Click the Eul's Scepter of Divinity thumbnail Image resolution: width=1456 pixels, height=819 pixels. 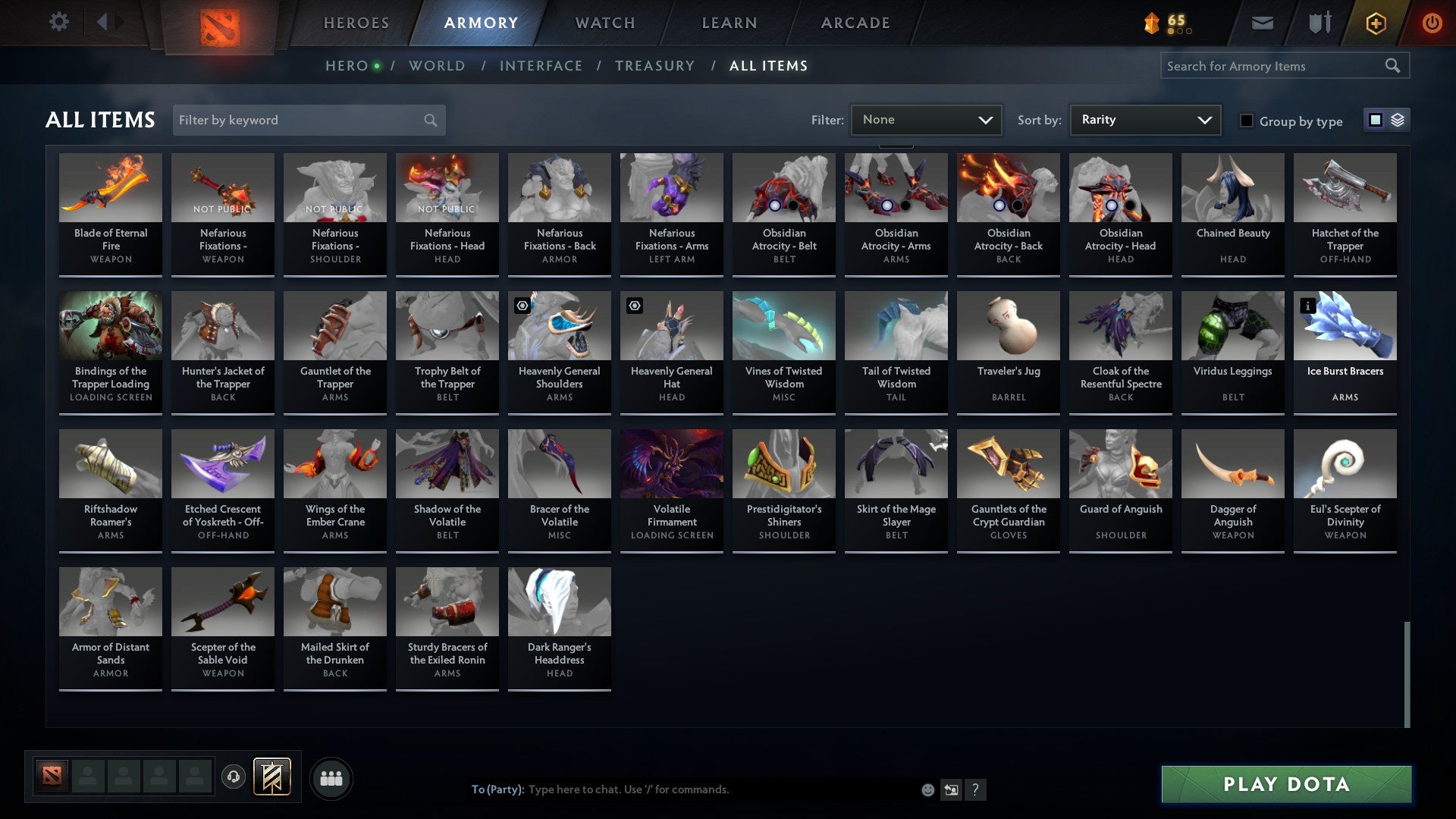(1345, 463)
